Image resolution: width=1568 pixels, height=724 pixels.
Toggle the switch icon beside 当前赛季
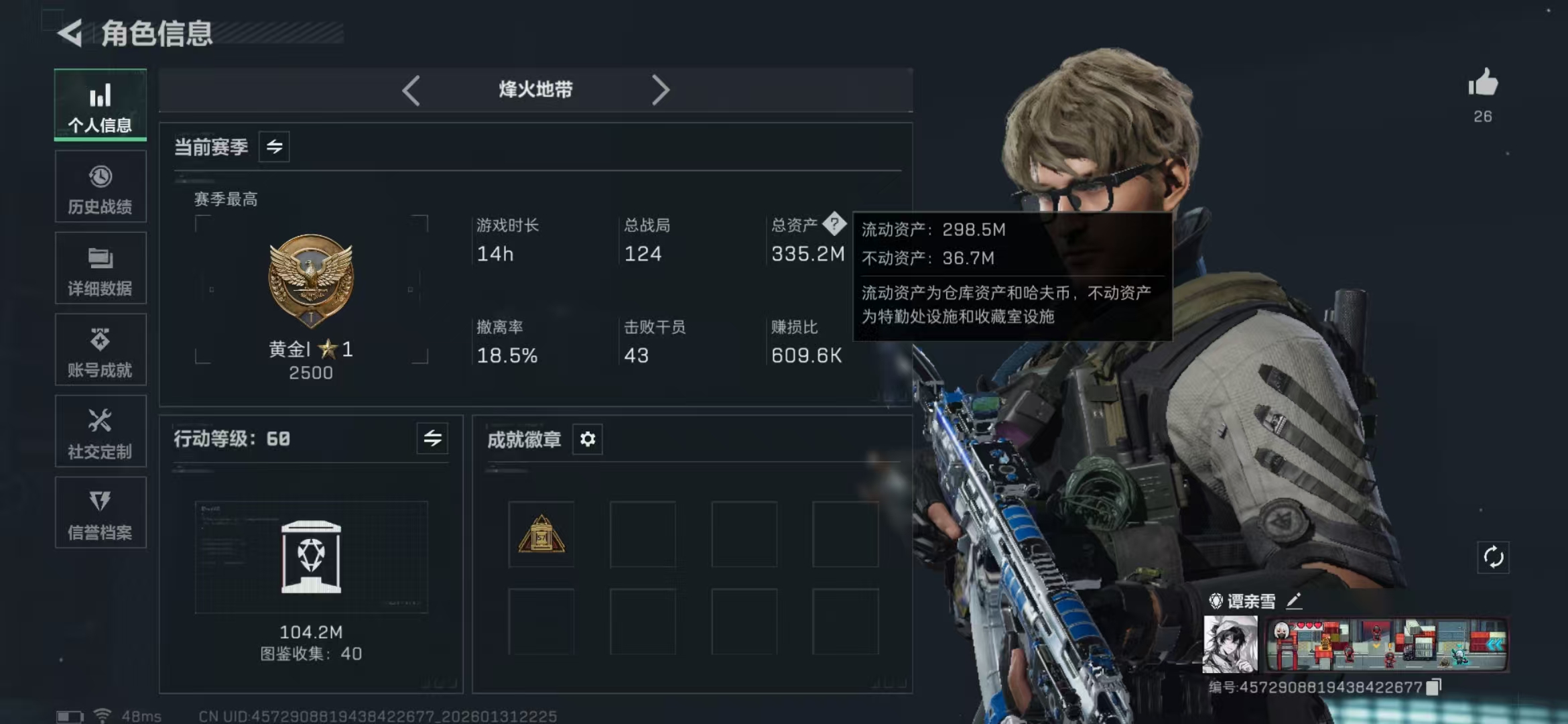275,147
